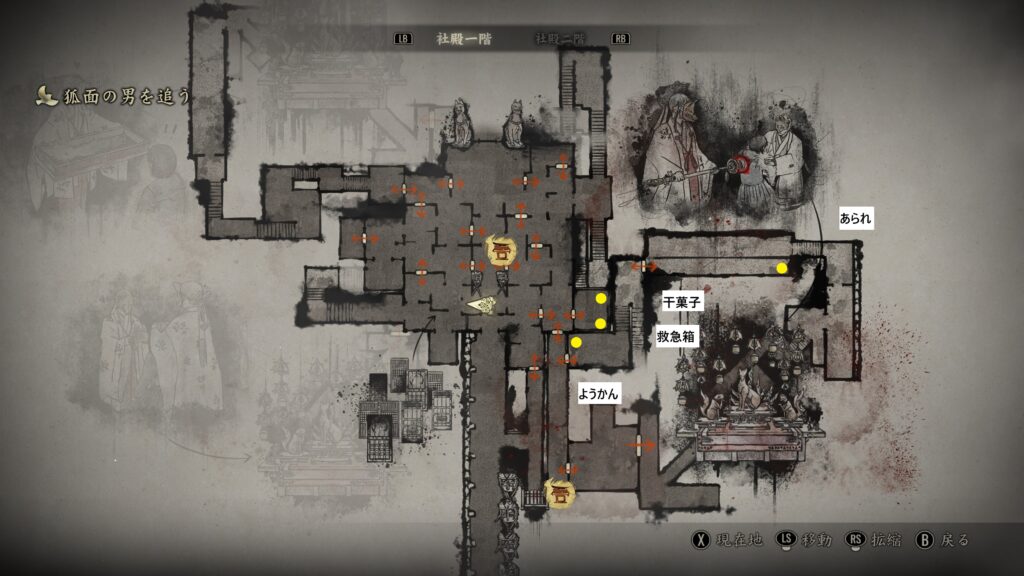Switch to the 社殿二階 floor tab
The width and height of the screenshot is (1024, 576).
(x=560, y=39)
